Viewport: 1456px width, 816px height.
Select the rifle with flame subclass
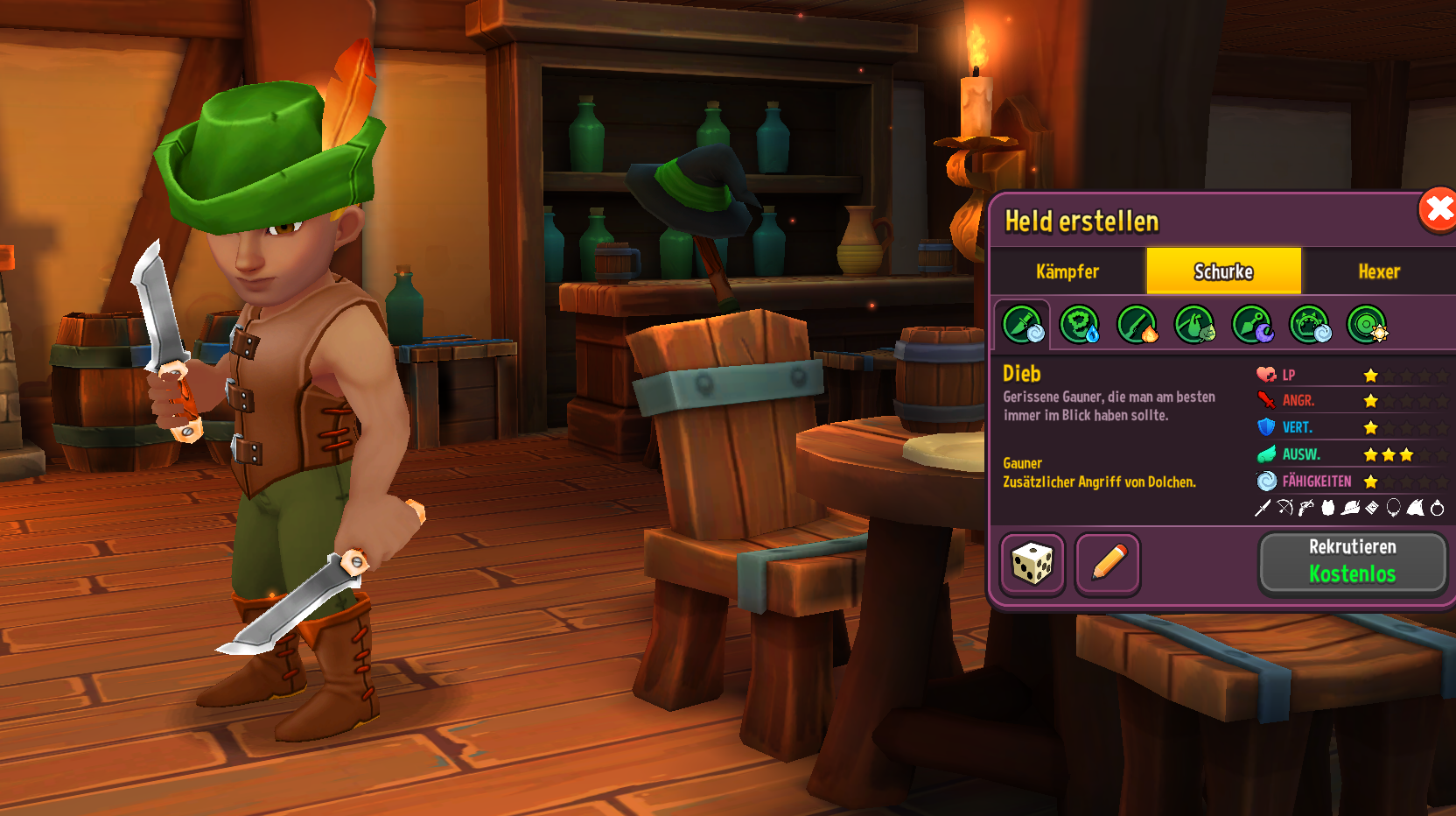pos(1137,325)
